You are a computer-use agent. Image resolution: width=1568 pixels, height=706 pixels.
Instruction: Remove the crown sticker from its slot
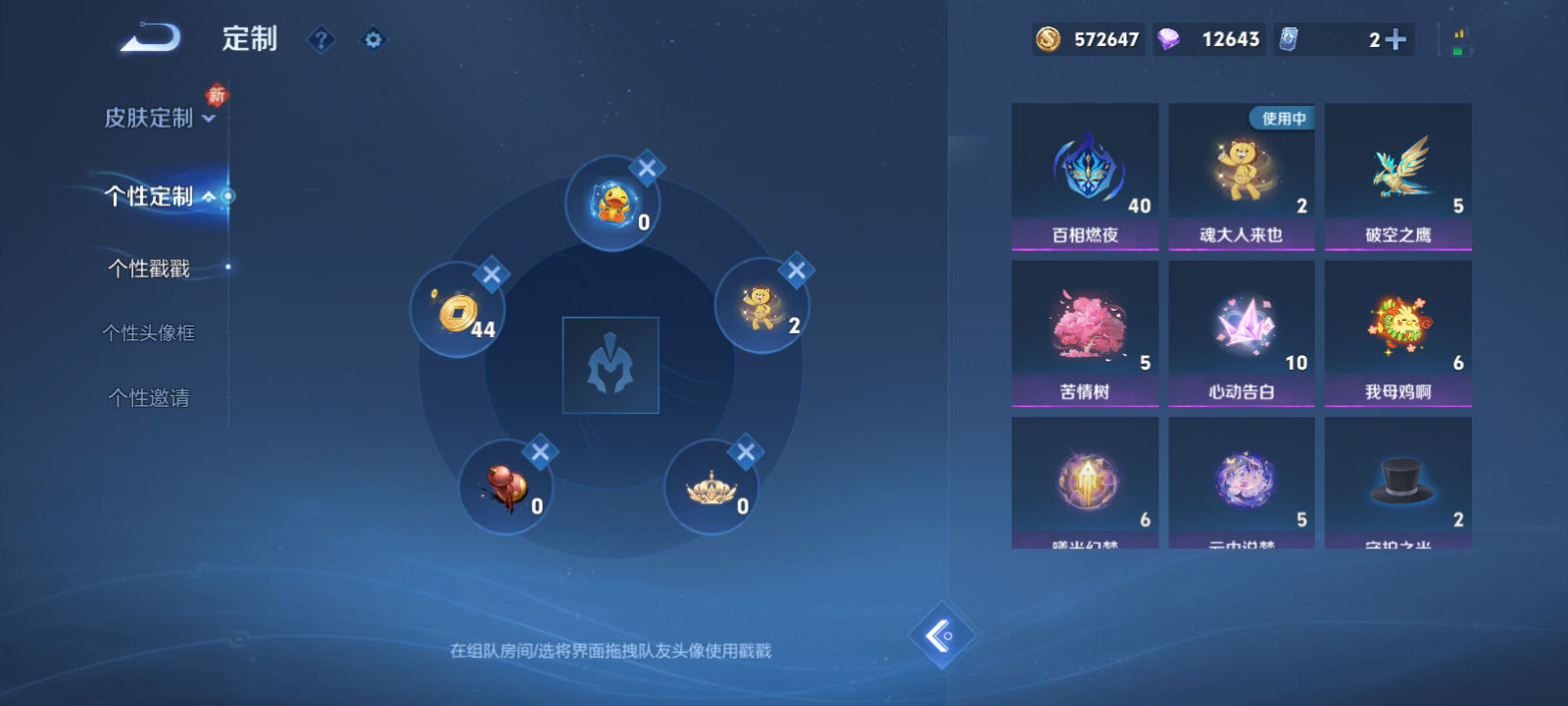click(x=748, y=452)
